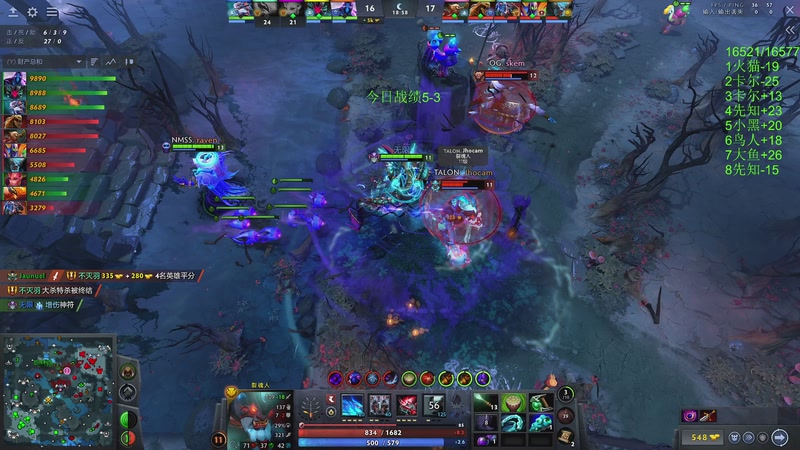The image size is (800, 450).
Task: Click the upload arrow icon at top-left
Action: (x=12, y=12)
